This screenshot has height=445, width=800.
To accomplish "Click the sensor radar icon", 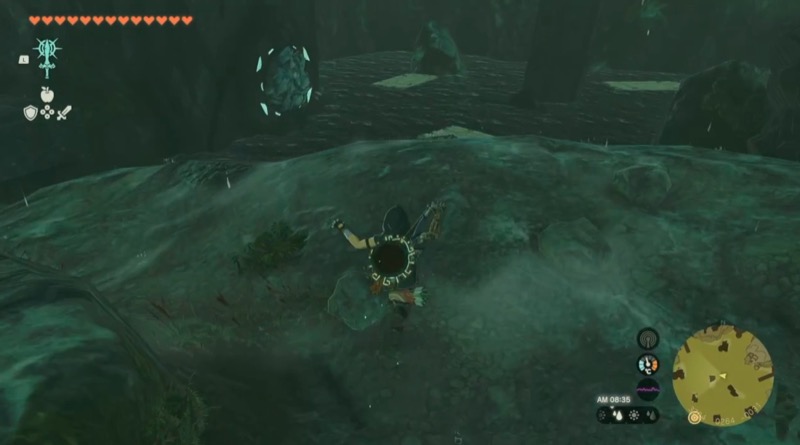I will click(647, 337).
